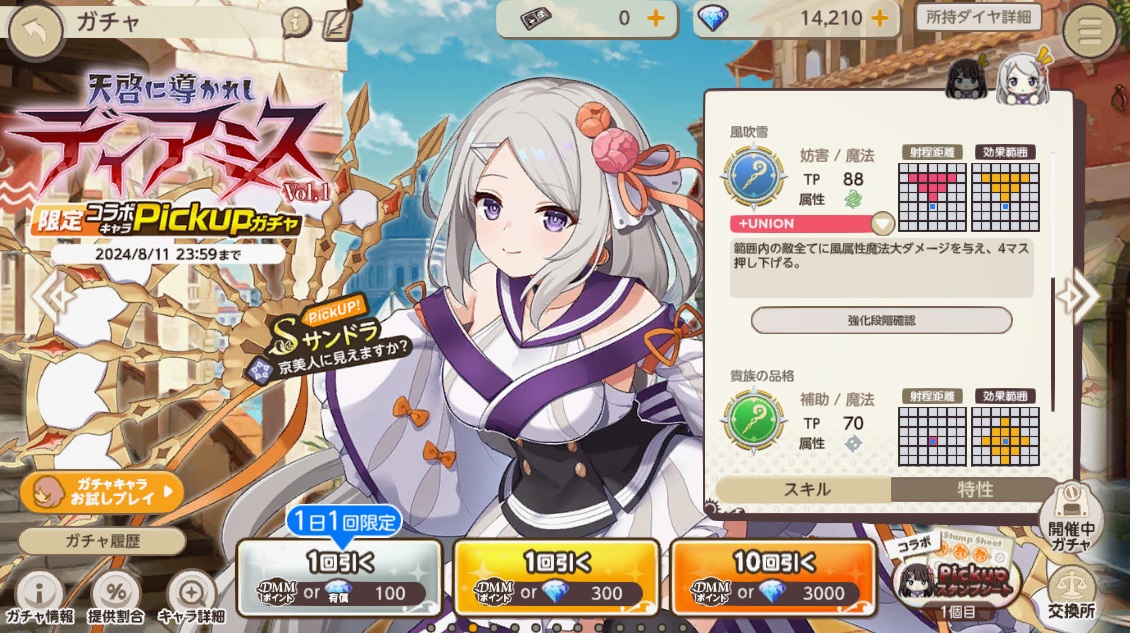Show gacha info via the i icon
Screen dimensions: 1130x633
tap(295, 20)
